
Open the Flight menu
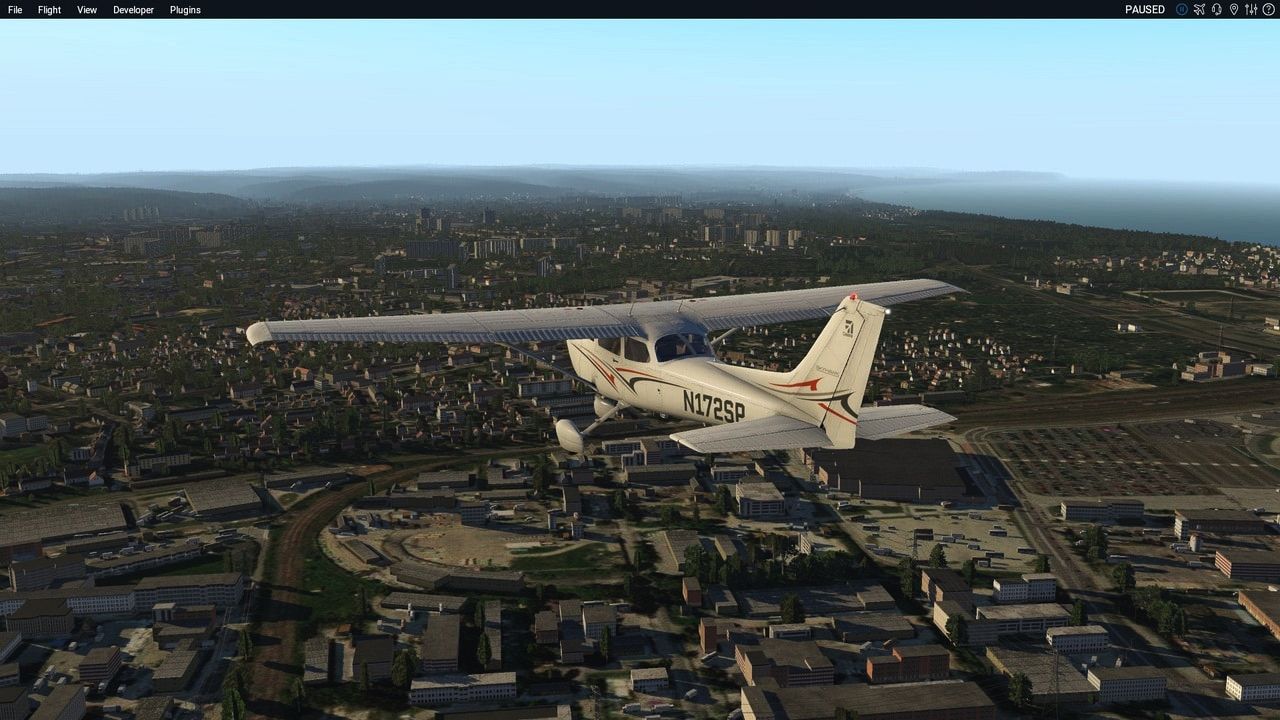point(49,10)
